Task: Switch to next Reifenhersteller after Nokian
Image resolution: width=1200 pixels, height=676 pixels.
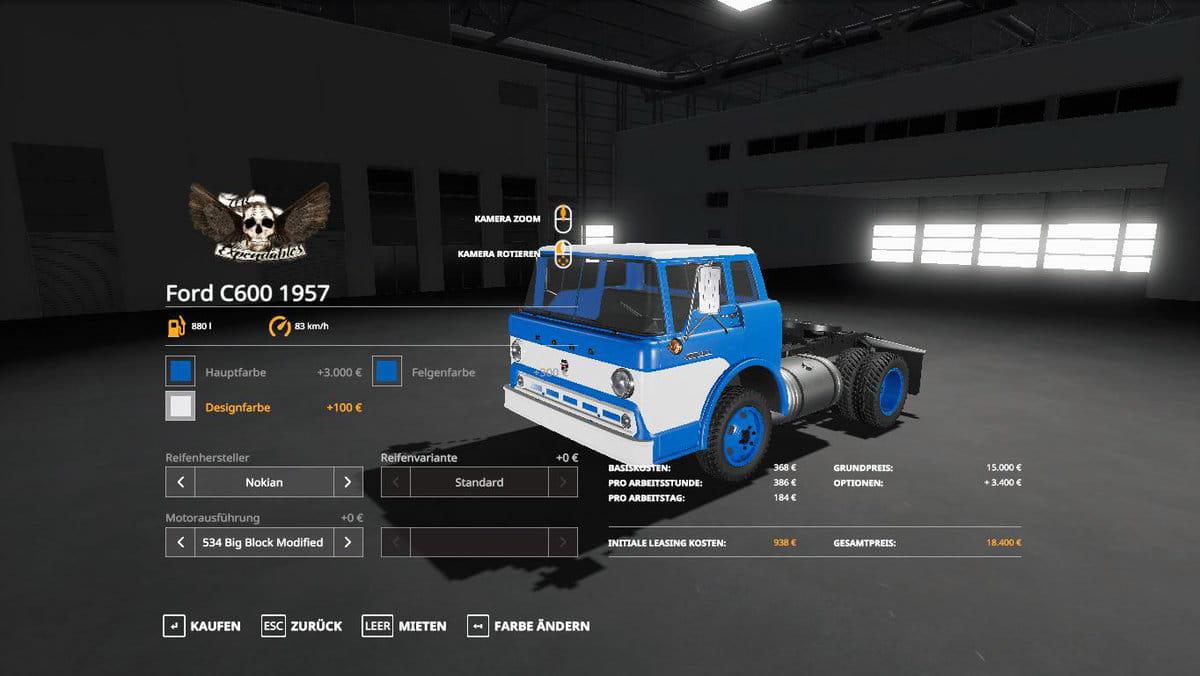Action: (347, 482)
